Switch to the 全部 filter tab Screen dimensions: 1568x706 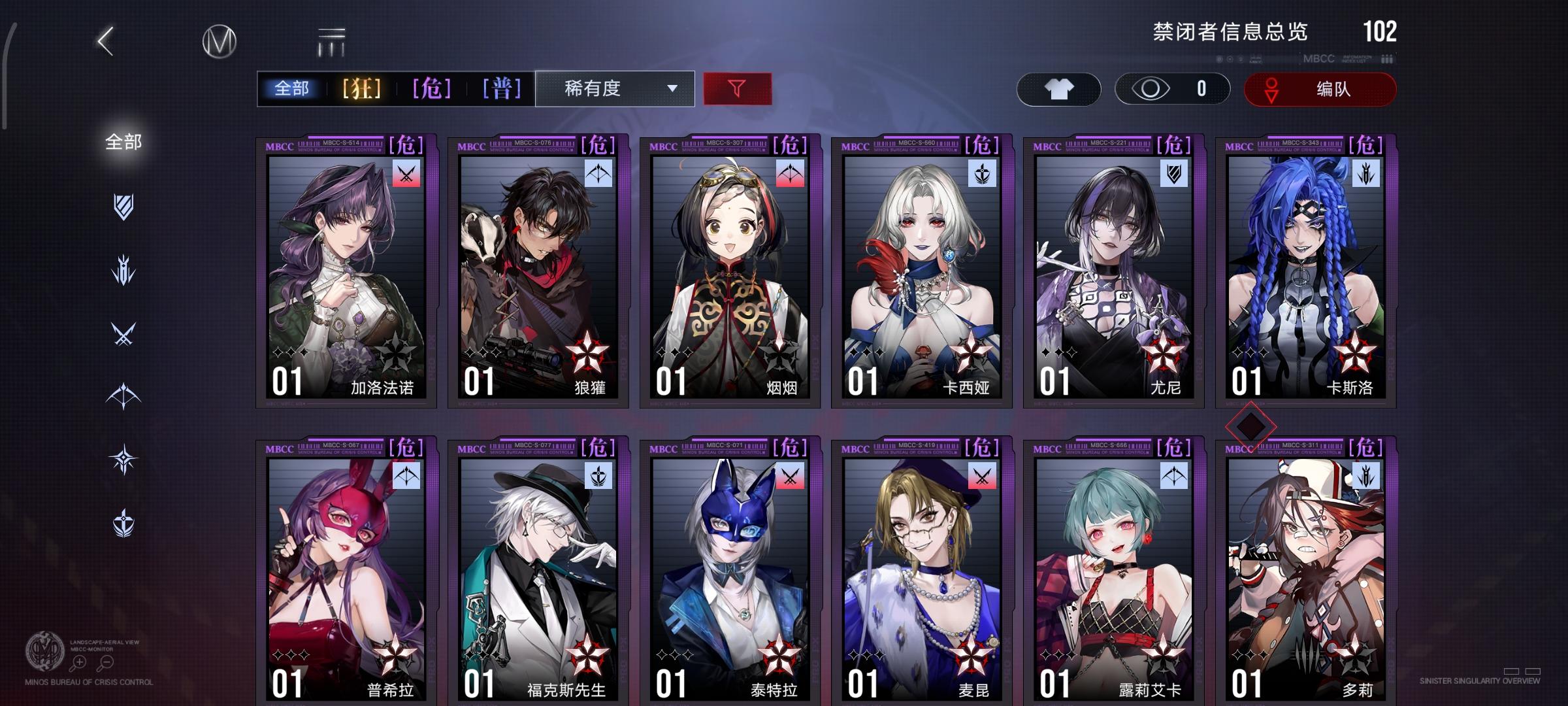click(x=292, y=88)
